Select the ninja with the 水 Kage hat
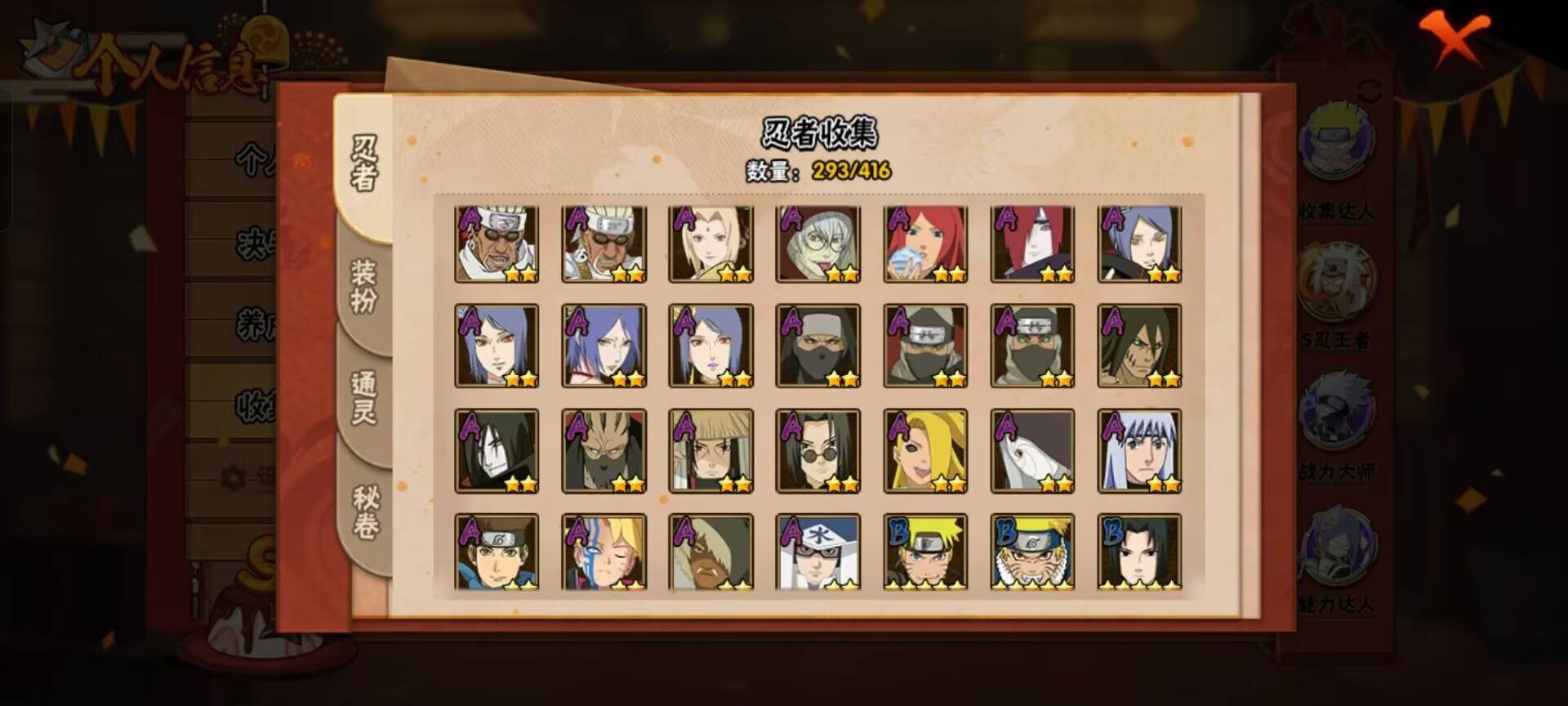This screenshot has width=1568, height=706. coord(817,552)
